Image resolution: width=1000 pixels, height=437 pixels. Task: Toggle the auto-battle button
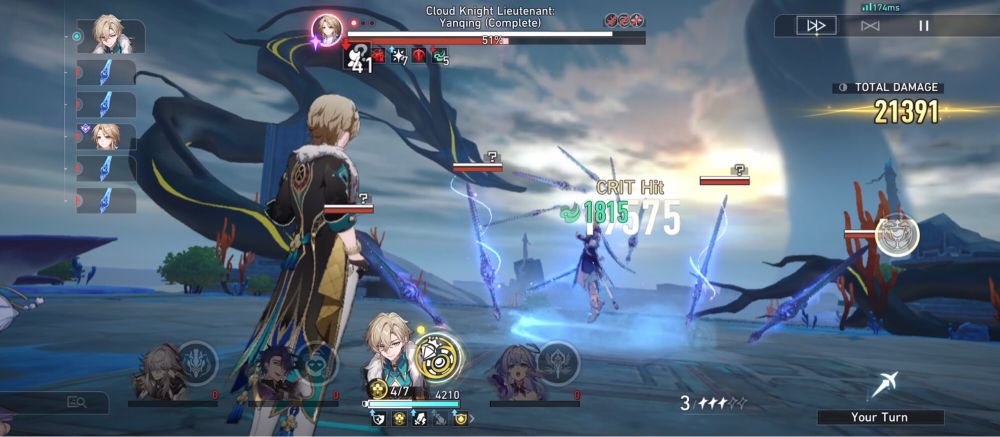[x=870, y=26]
